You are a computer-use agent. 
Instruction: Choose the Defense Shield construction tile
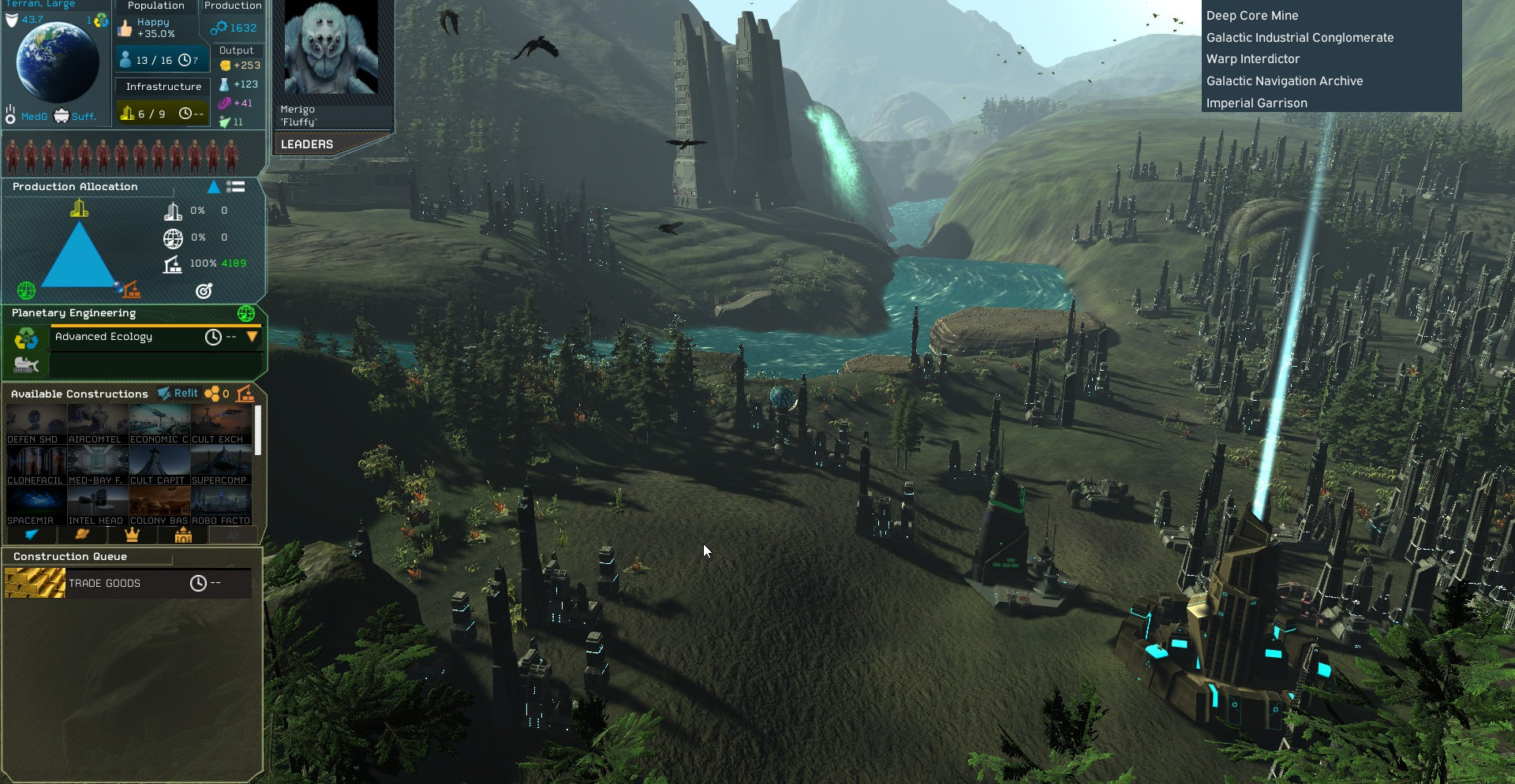coord(36,424)
